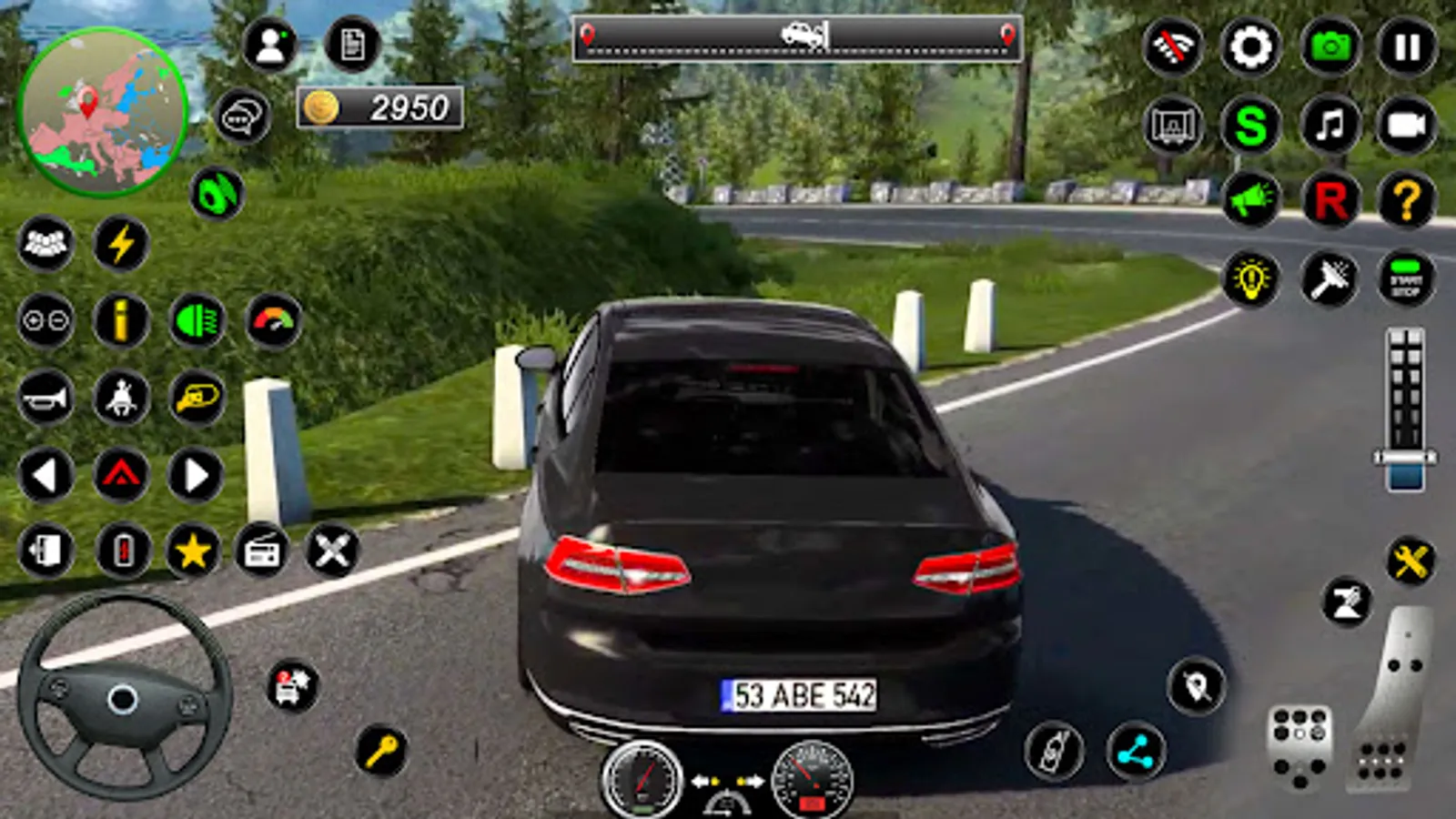Click the red R button
Image resolution: width=1456 pixels, height=819 pixels.
pos(1330,200)
